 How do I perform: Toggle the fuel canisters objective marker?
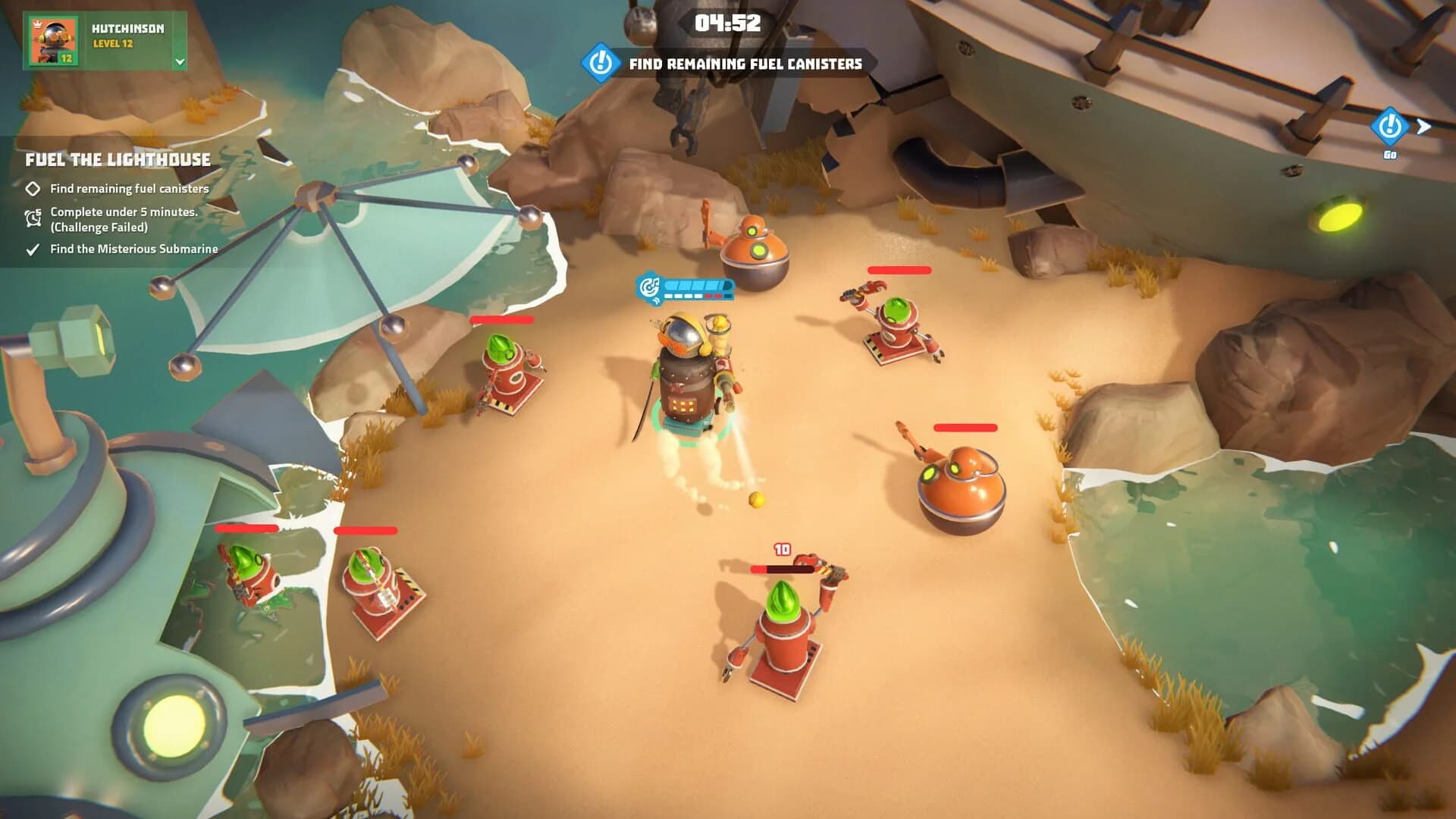[x=129, y=189]
